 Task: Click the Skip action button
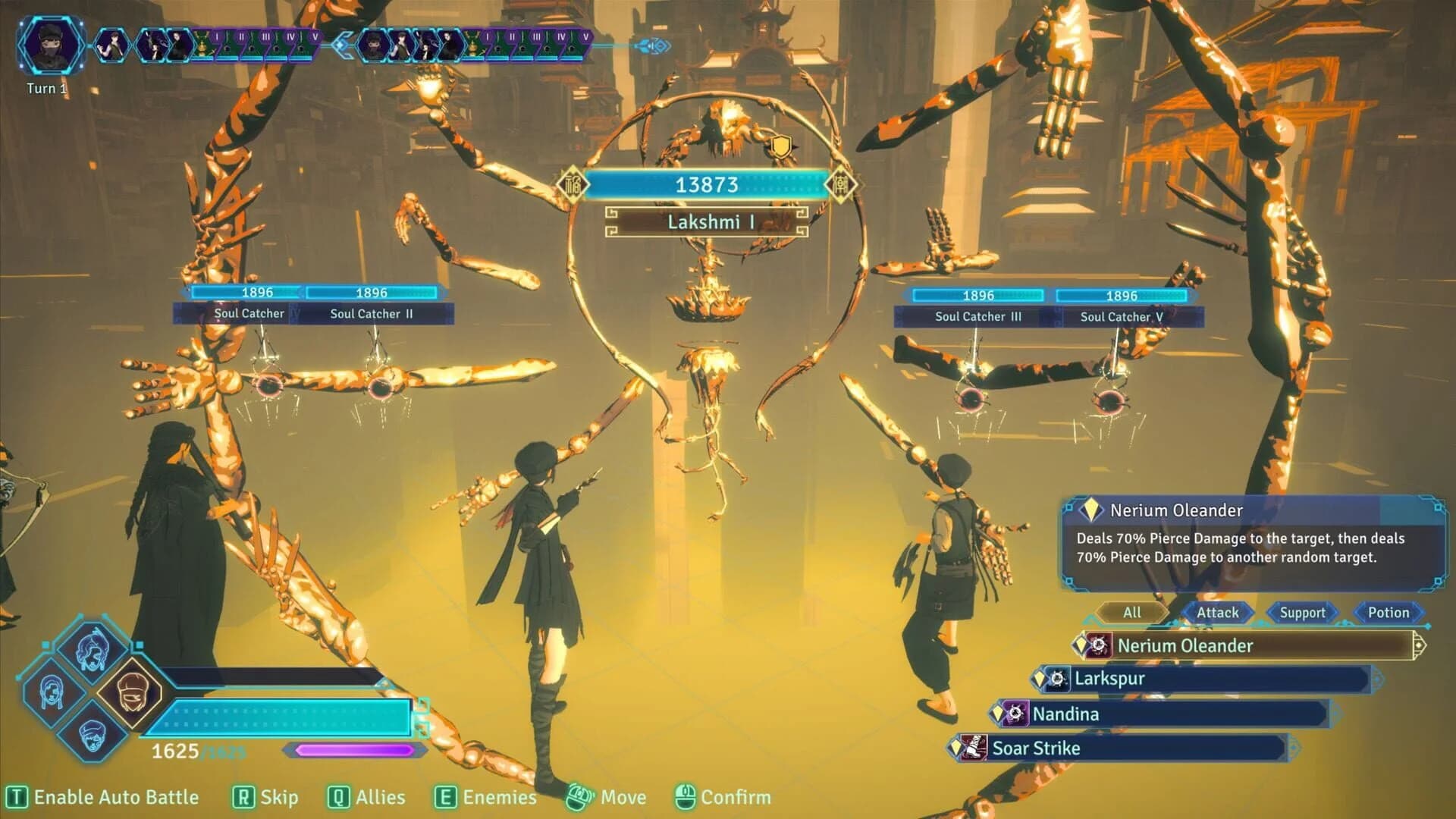point(265,797)
